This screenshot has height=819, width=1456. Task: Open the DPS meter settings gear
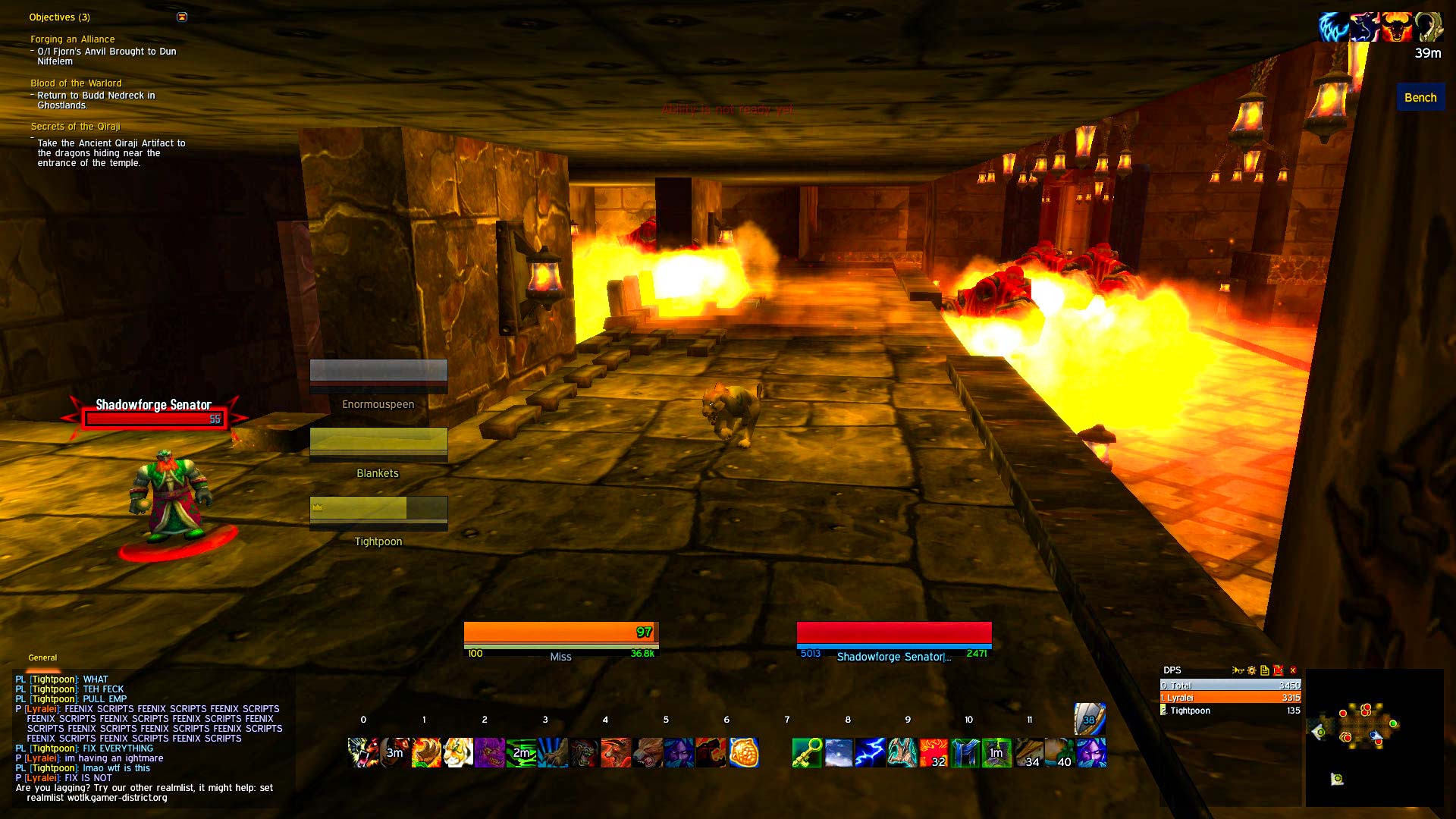click(x=1252, y=670)
